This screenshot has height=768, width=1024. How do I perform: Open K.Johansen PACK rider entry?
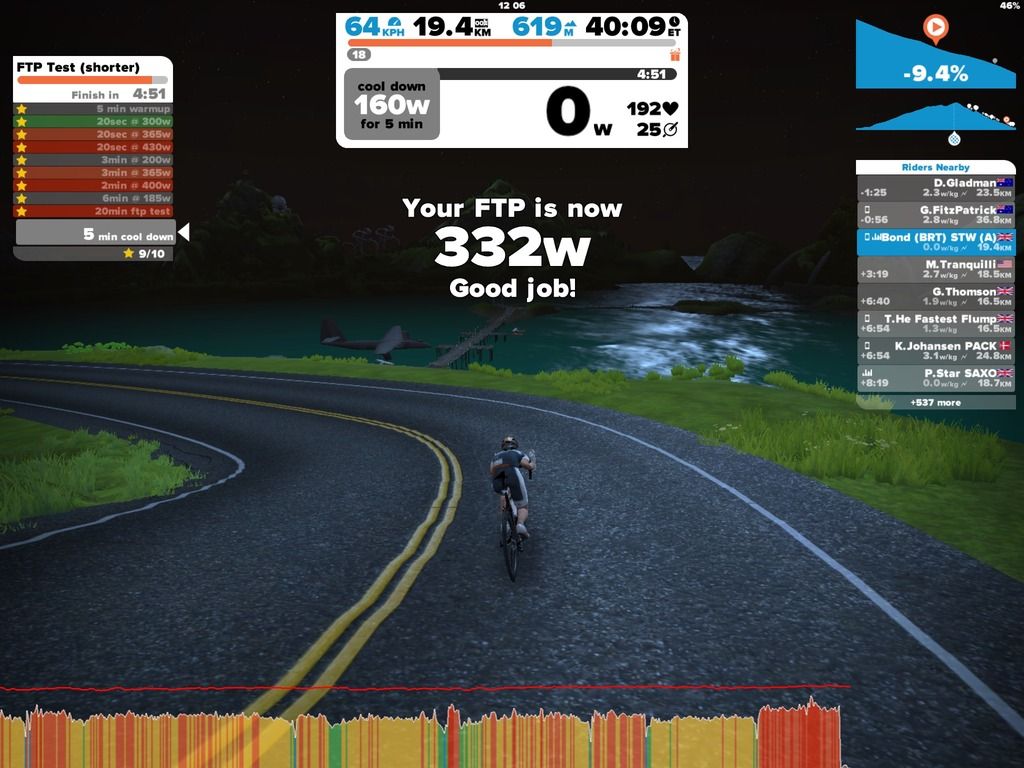coord(935,350)
